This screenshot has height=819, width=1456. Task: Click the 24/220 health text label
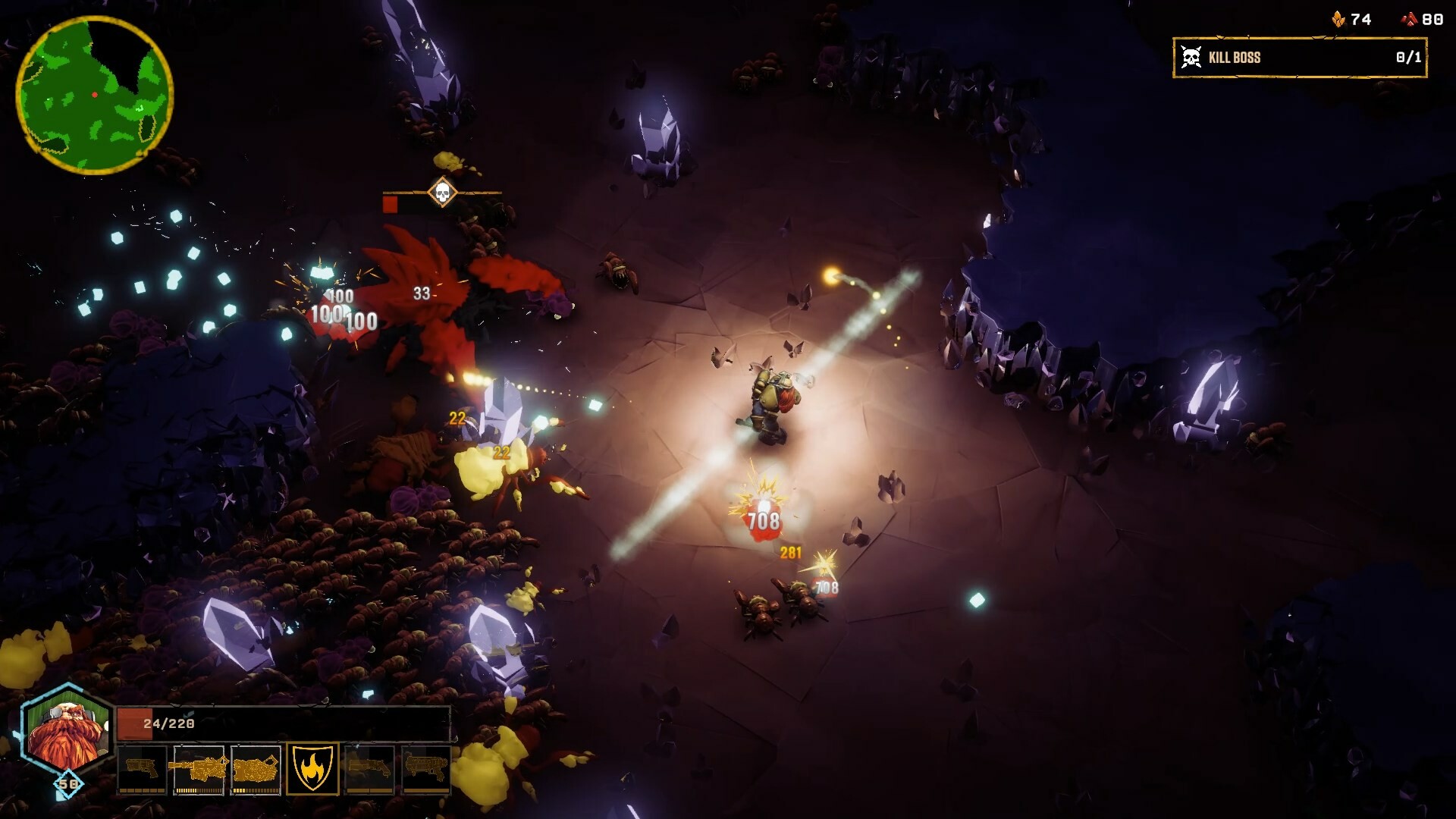pyautogui.click(x=168, y=723)
